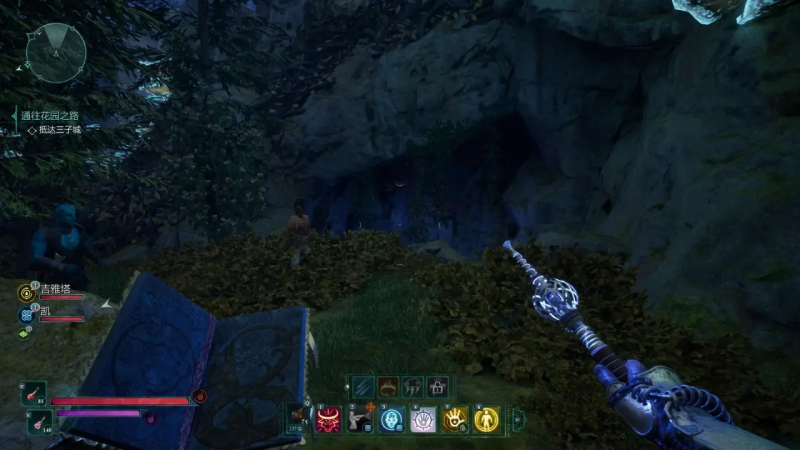800x450 pixels.
Task: Select the 通往花园之路 quest tracker
Action: point(50,116)
